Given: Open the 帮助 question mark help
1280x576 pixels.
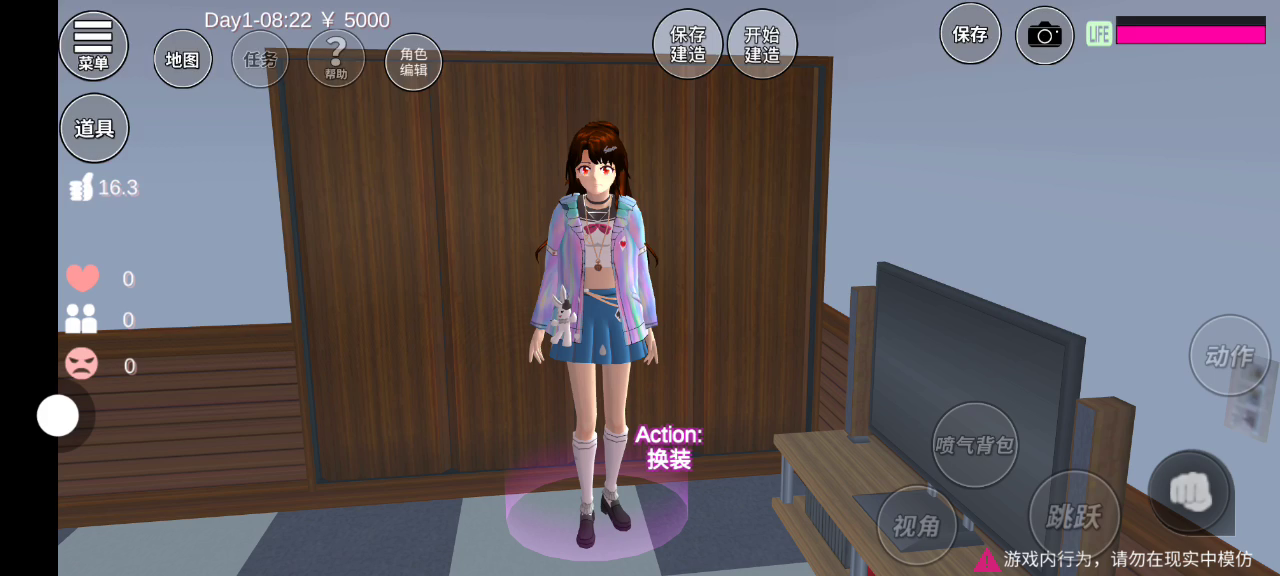Looking at the screenshot, I should click(336, 58).
